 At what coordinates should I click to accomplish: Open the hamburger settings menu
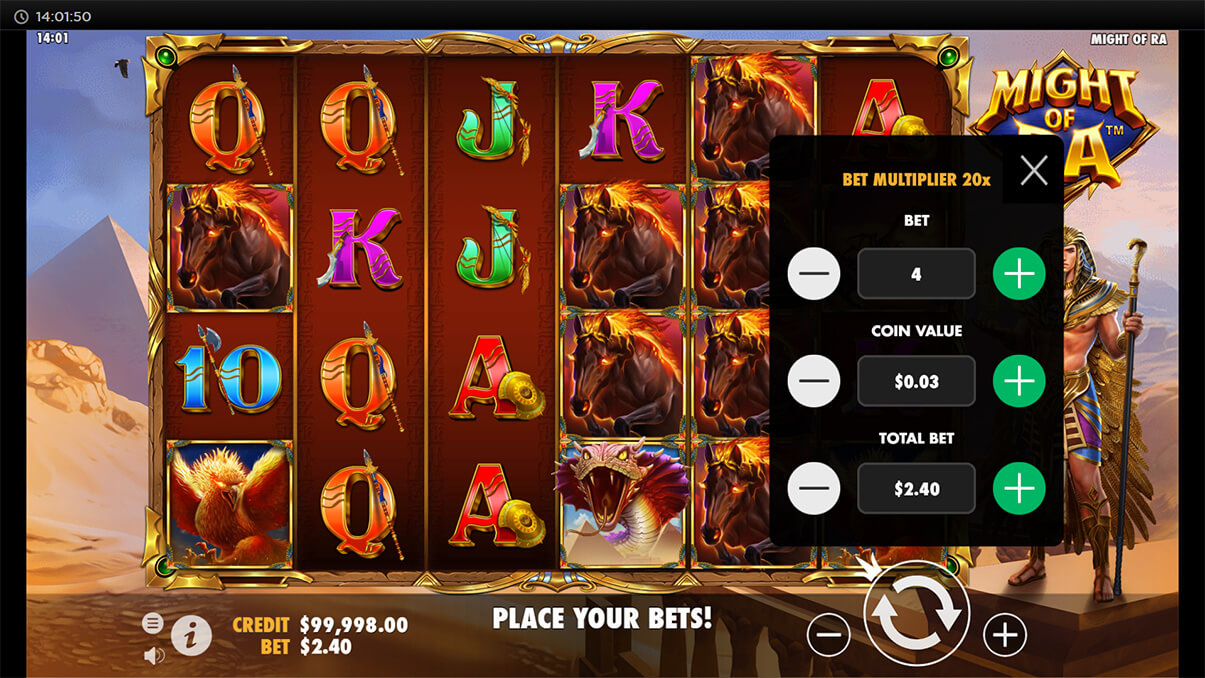153,623
